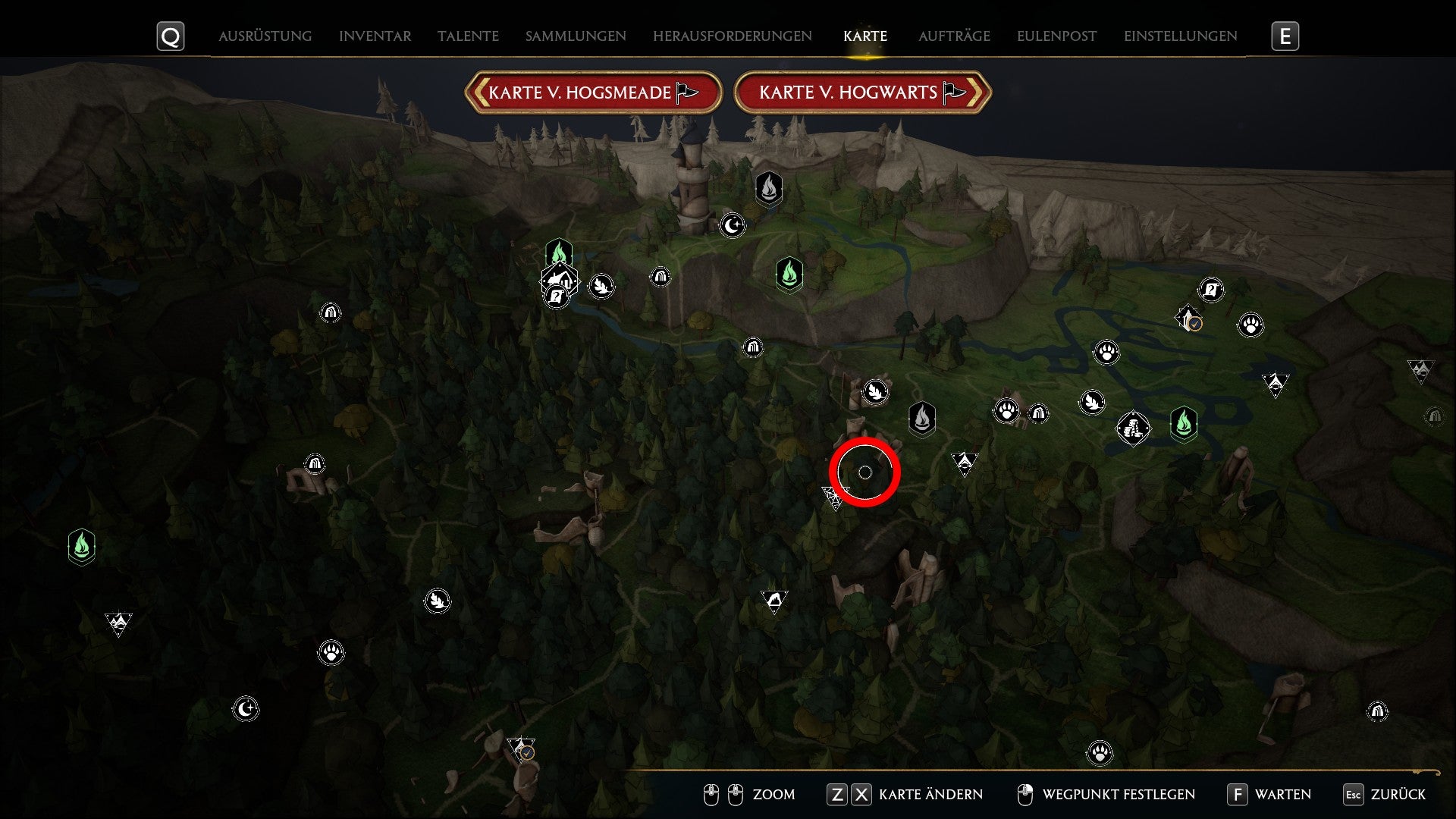Click the Q key shortcut icon
Viewport: 1456px width, 819px height.
pyautogui.click(x=171, y=35)
